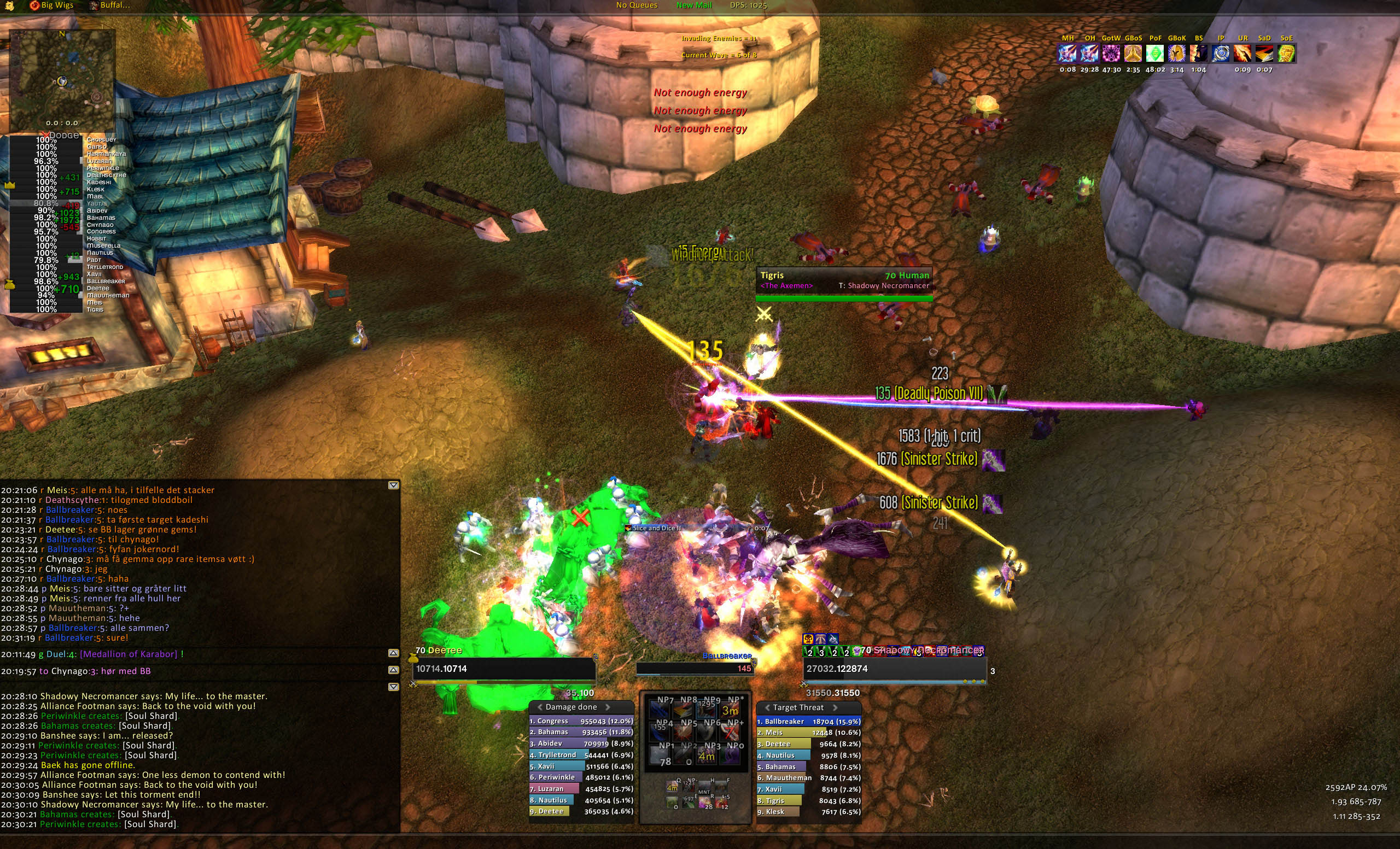Activate the NP8 action bar ability
The image size is (1400, 849).
pyautogui.click(x=689, y=707)
